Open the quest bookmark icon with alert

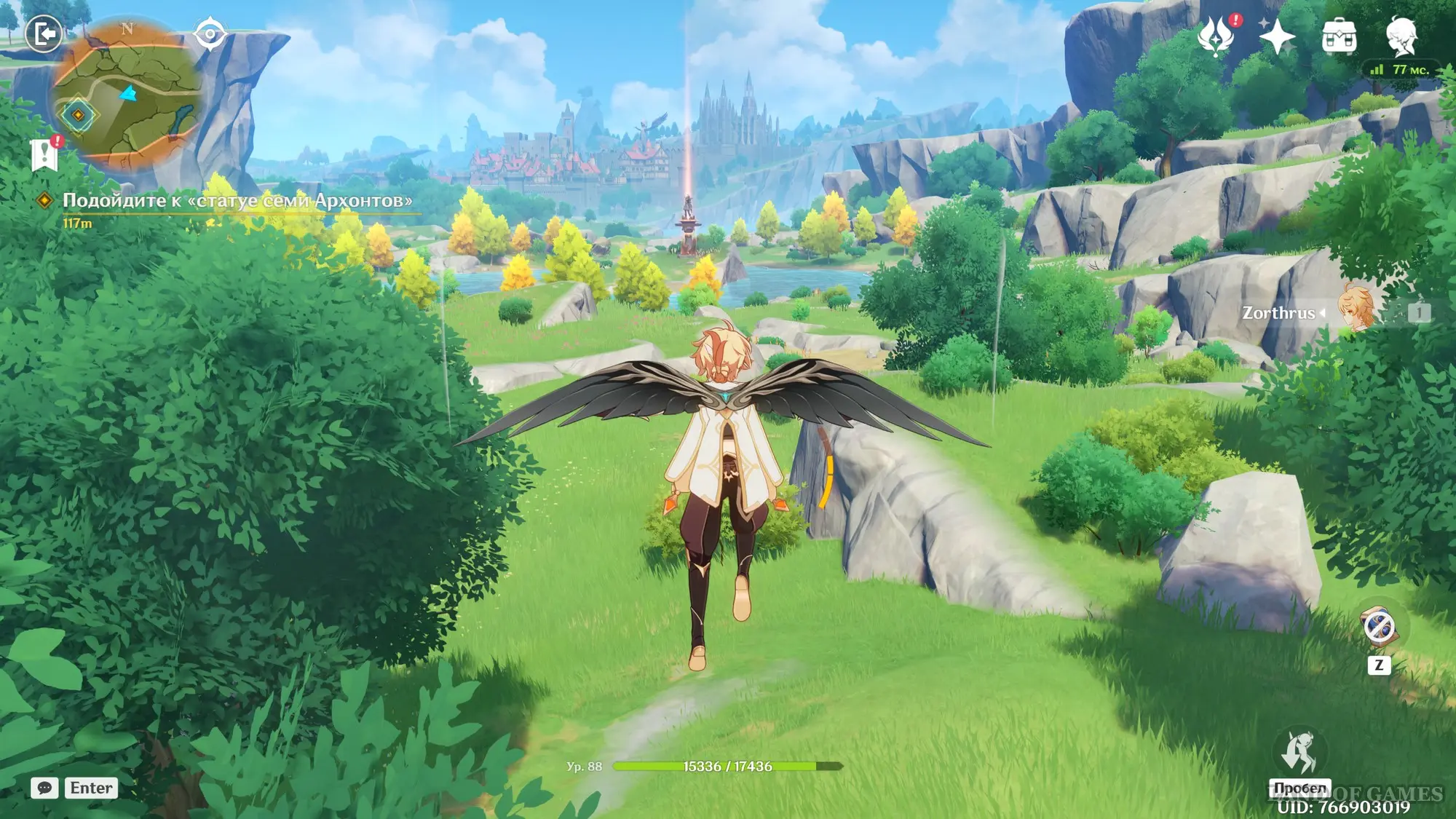(x=45, y=154)
